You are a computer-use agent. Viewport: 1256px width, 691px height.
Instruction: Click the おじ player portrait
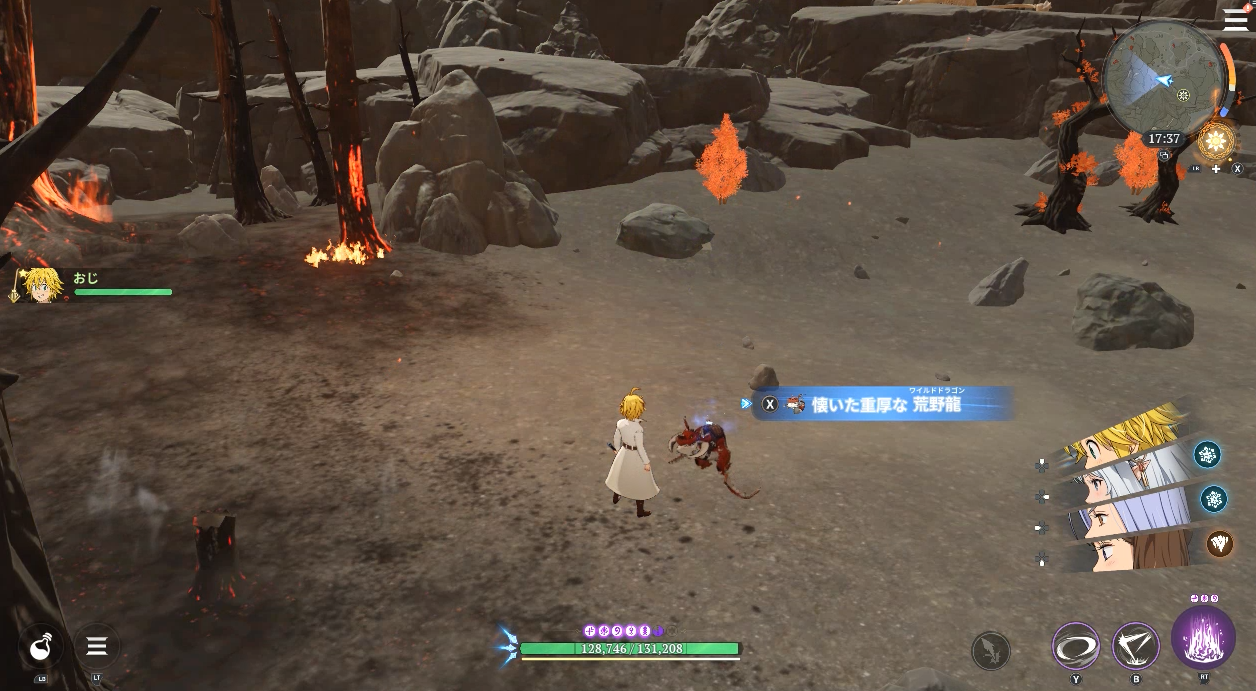[40, 285]
